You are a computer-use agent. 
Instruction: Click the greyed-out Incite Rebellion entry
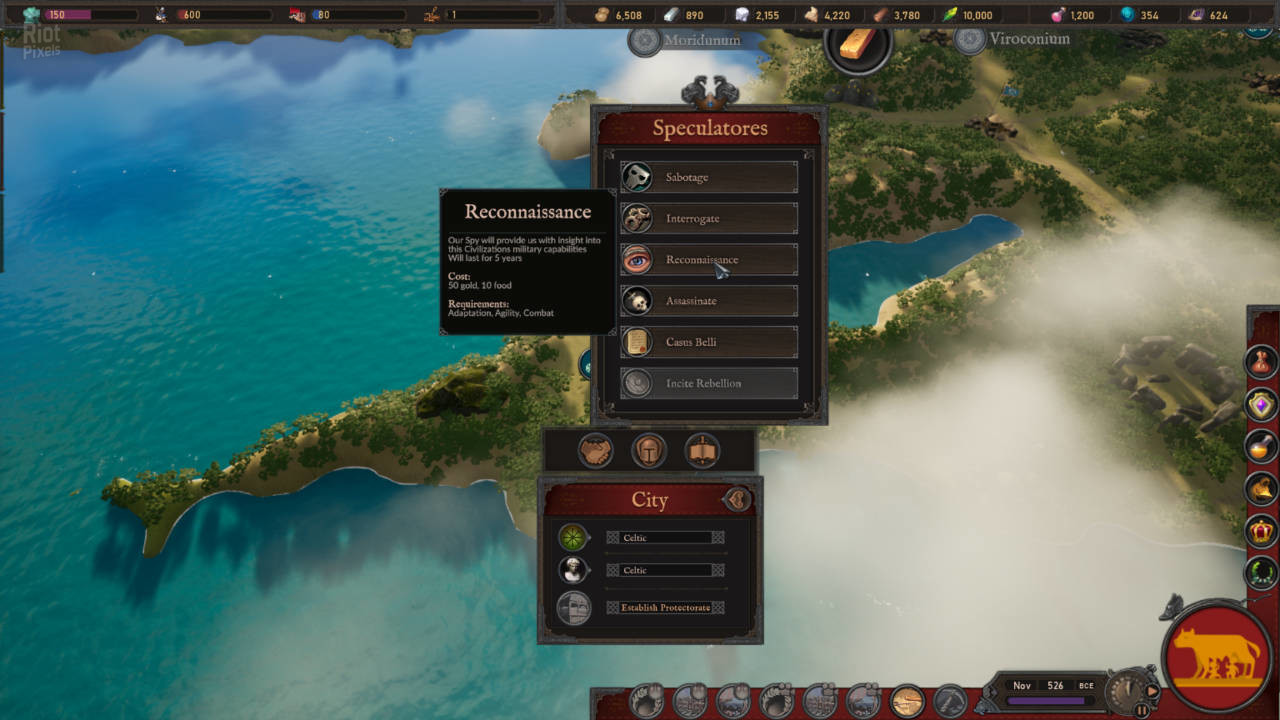tap(709, 383)
